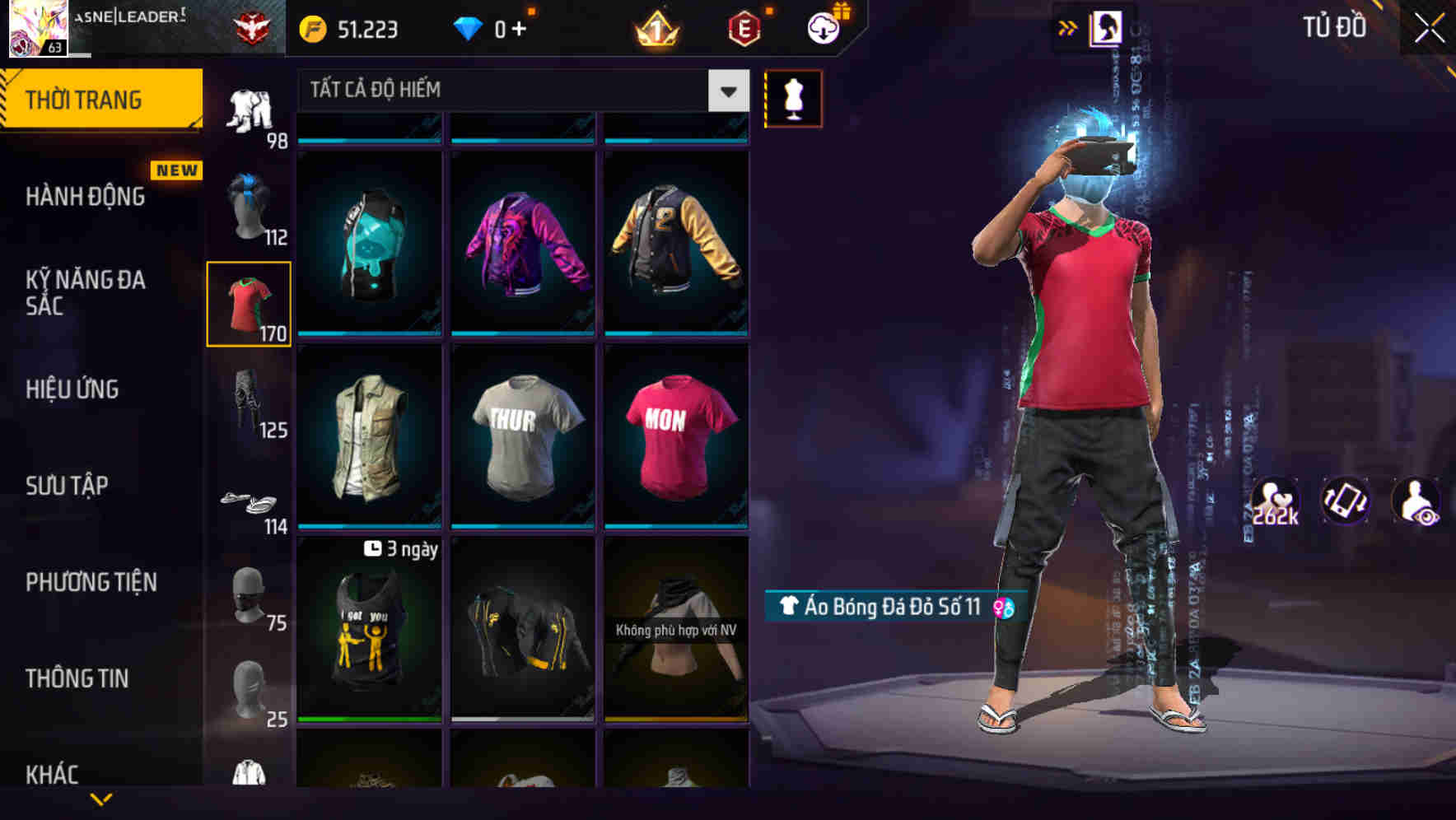Toggle the character portrait frame icon at top right

1108,27
